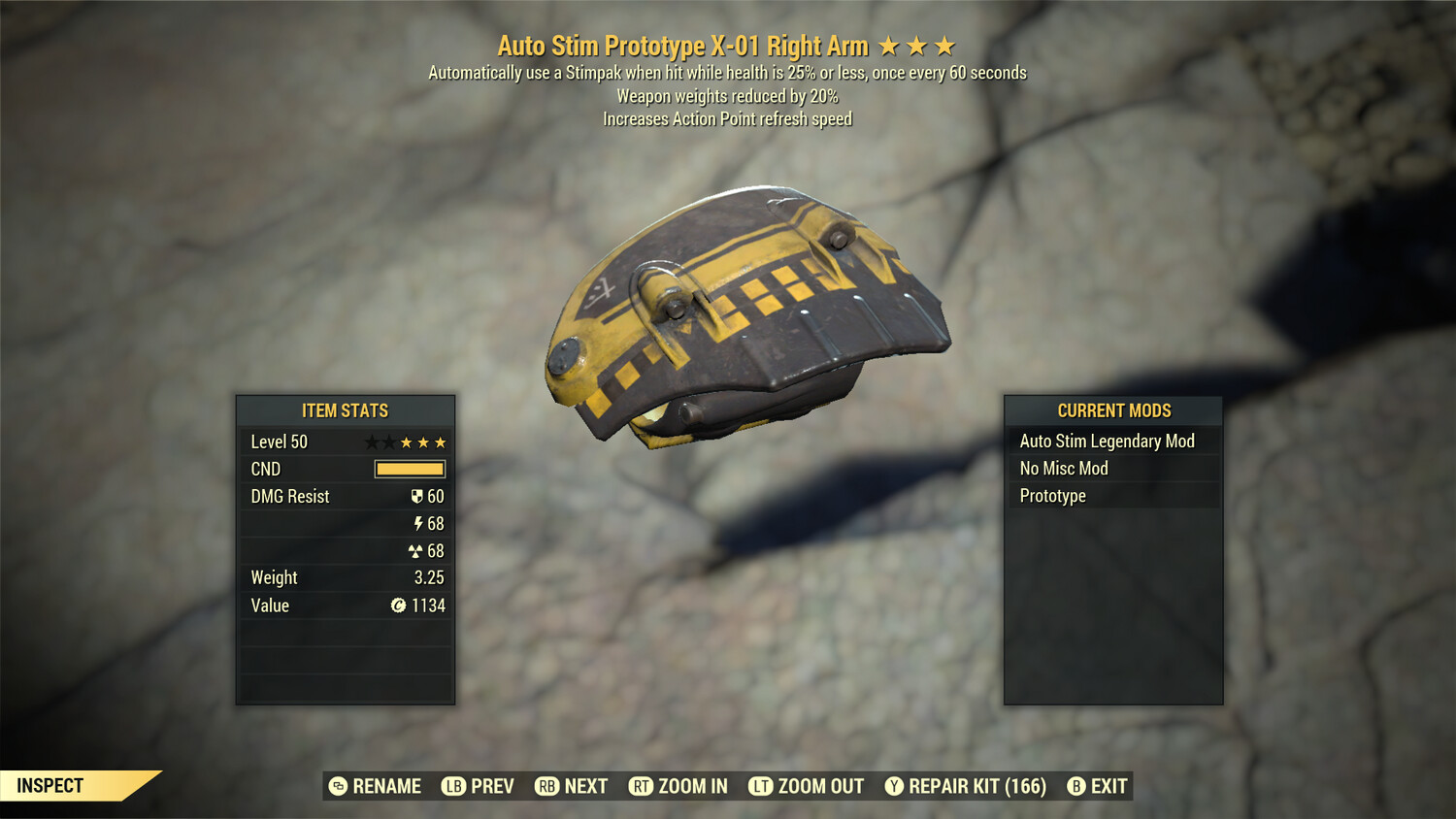
Task: Click an unfilled star beside Level 50
Action: (374, 442)
